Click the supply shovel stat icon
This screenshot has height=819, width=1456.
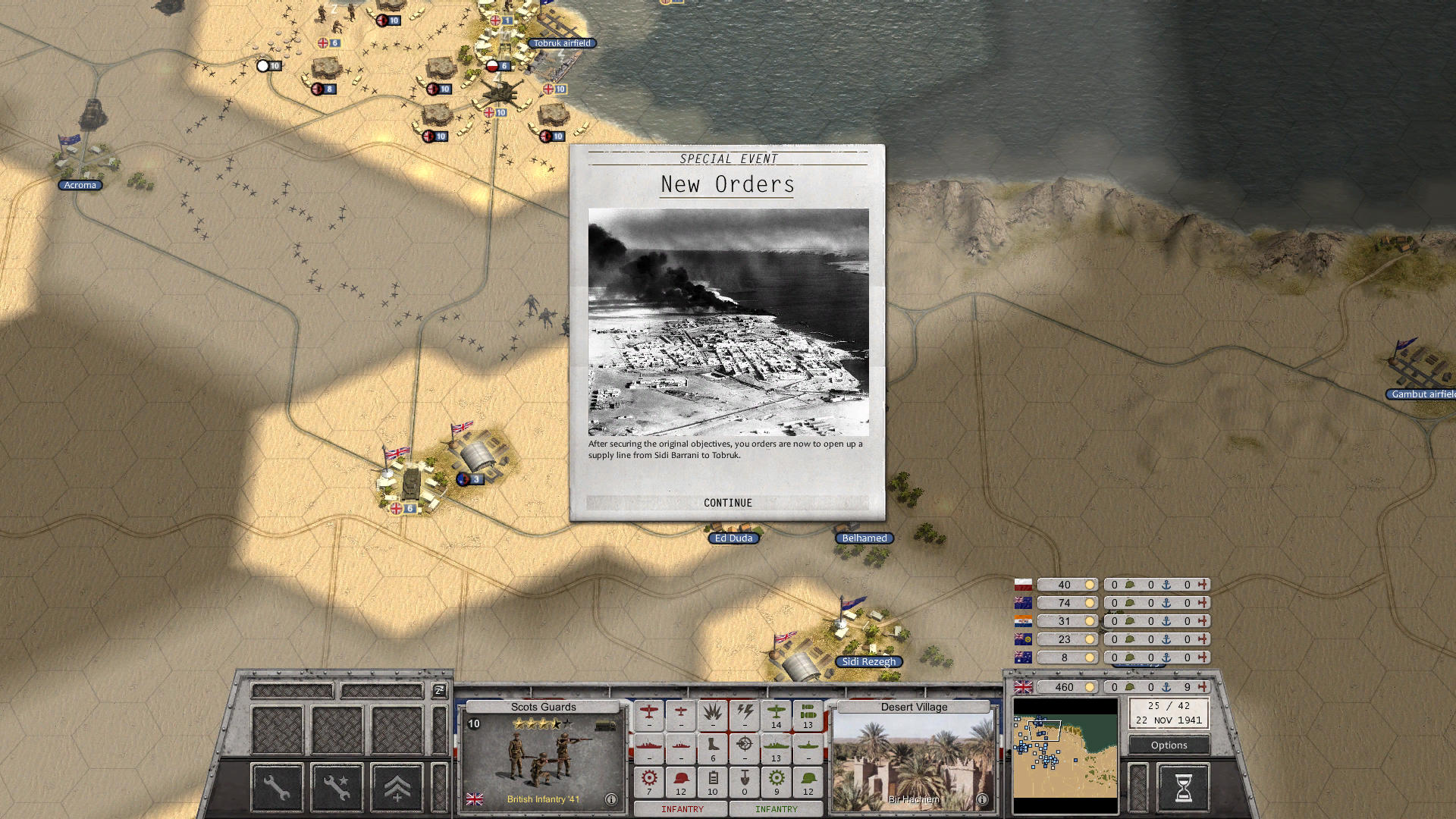pyautogui.click(x=744, y=780)
